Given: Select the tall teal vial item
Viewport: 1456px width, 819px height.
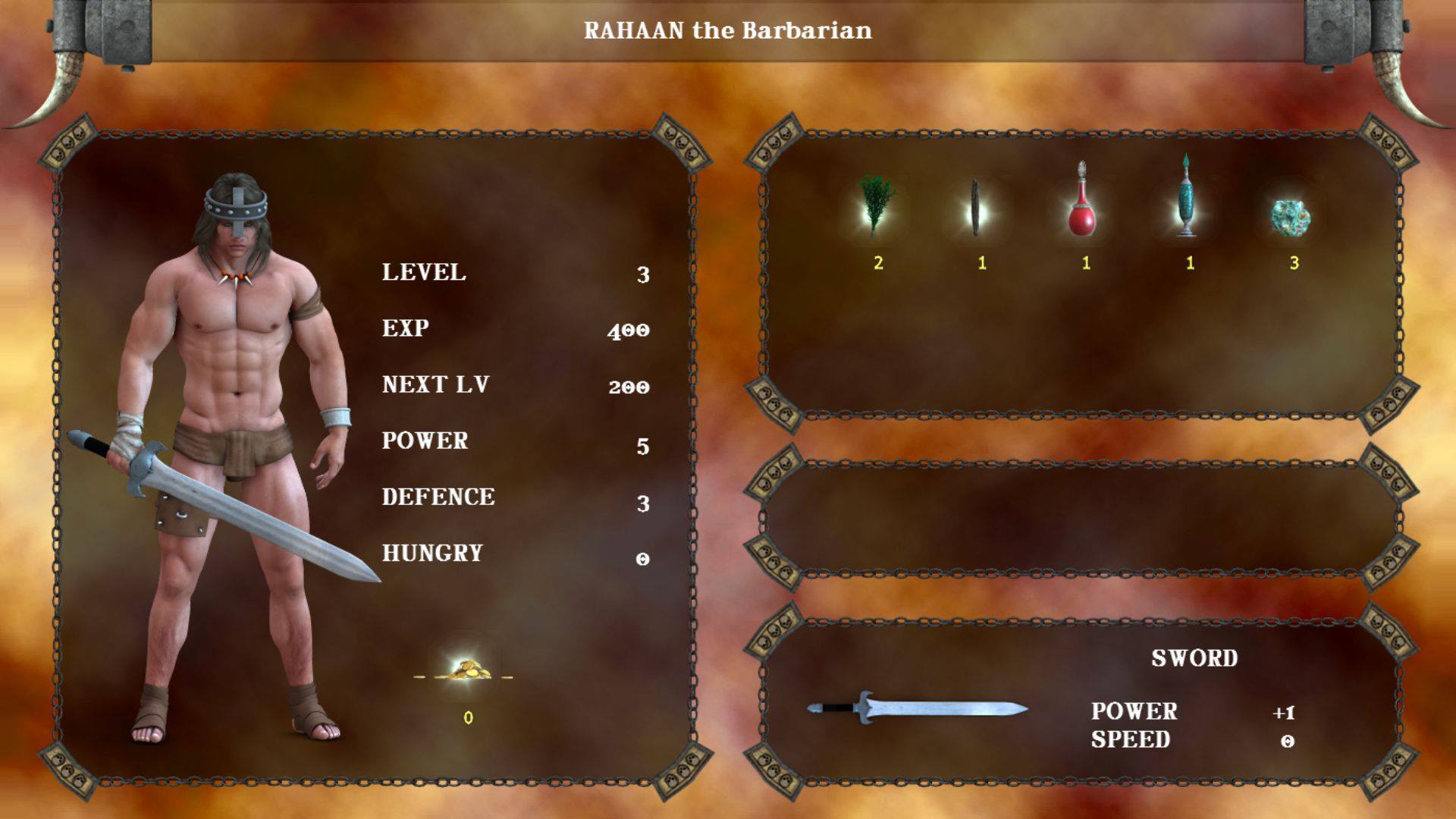Looking at the screenshot, I should [1186, 199].
